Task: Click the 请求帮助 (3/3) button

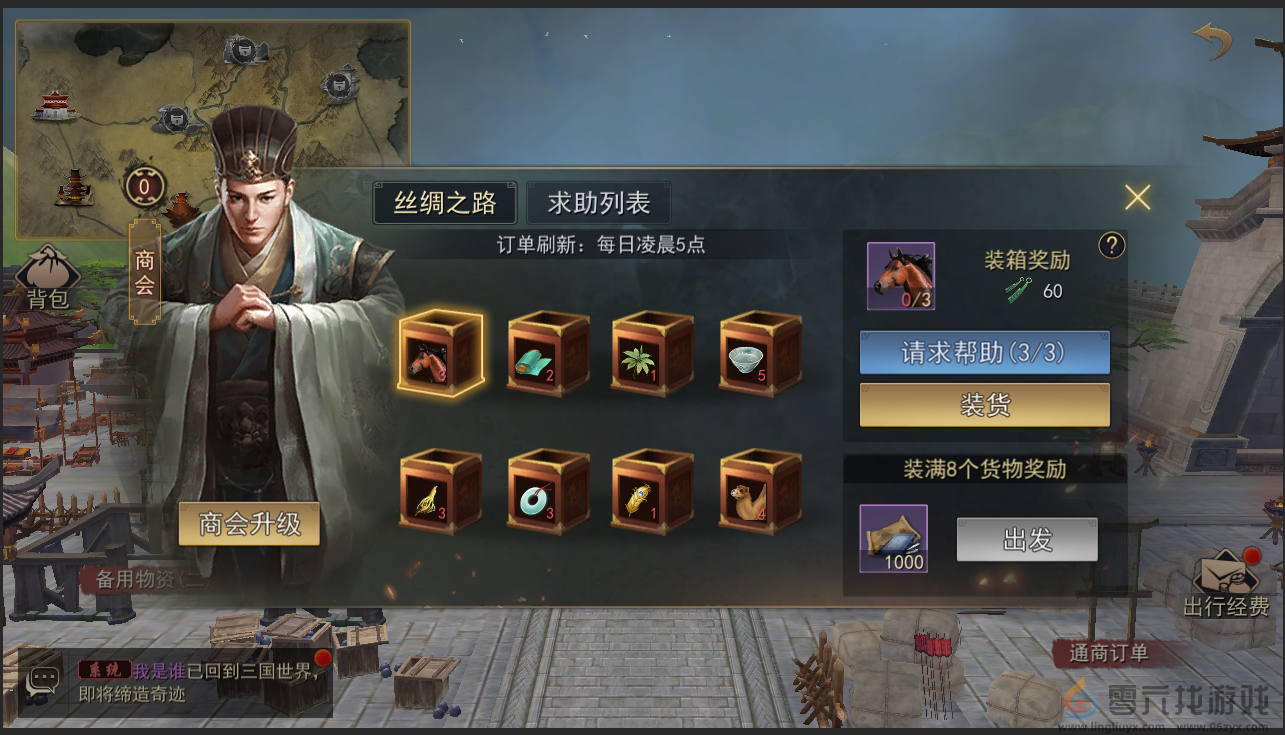Action: coord(984,353)
